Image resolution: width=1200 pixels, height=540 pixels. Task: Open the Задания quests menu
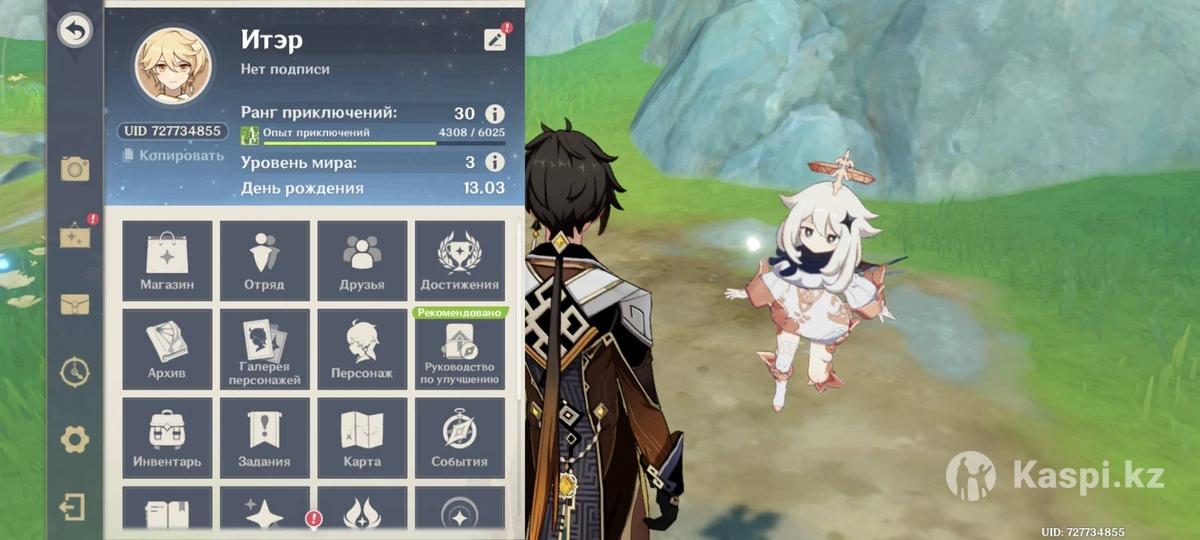click(264, 437)
